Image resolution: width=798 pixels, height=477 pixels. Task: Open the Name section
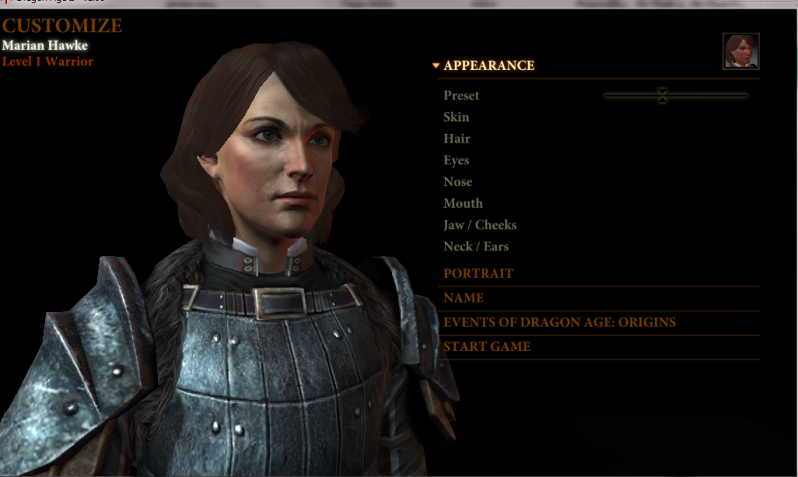[463, 298]
